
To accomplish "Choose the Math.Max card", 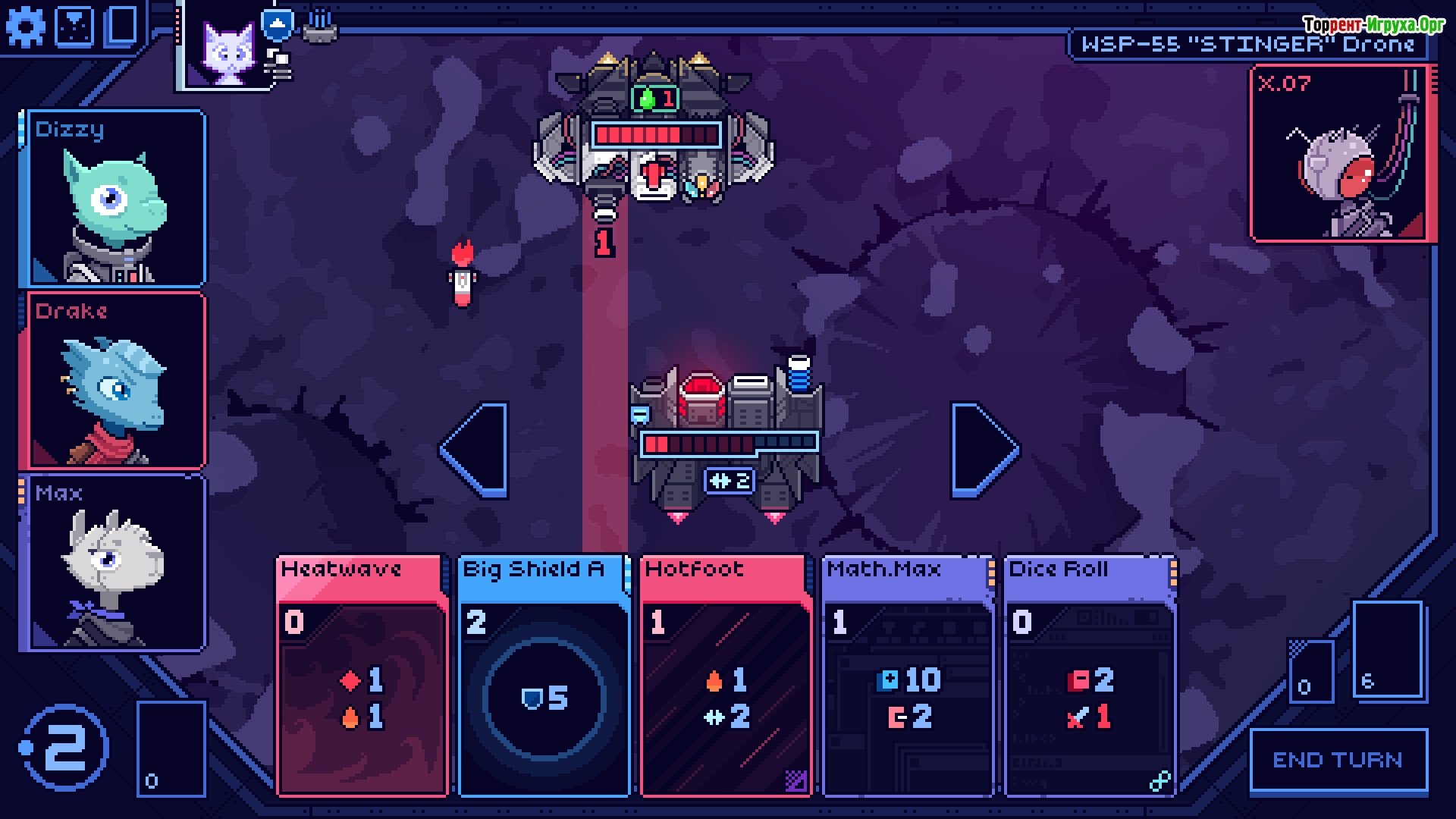I will (908, 675).
